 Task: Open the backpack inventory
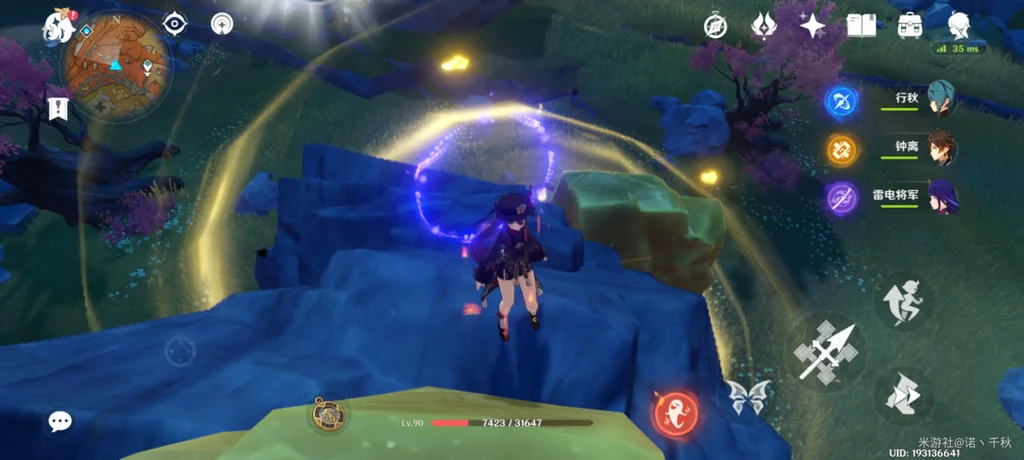(910, 26)
